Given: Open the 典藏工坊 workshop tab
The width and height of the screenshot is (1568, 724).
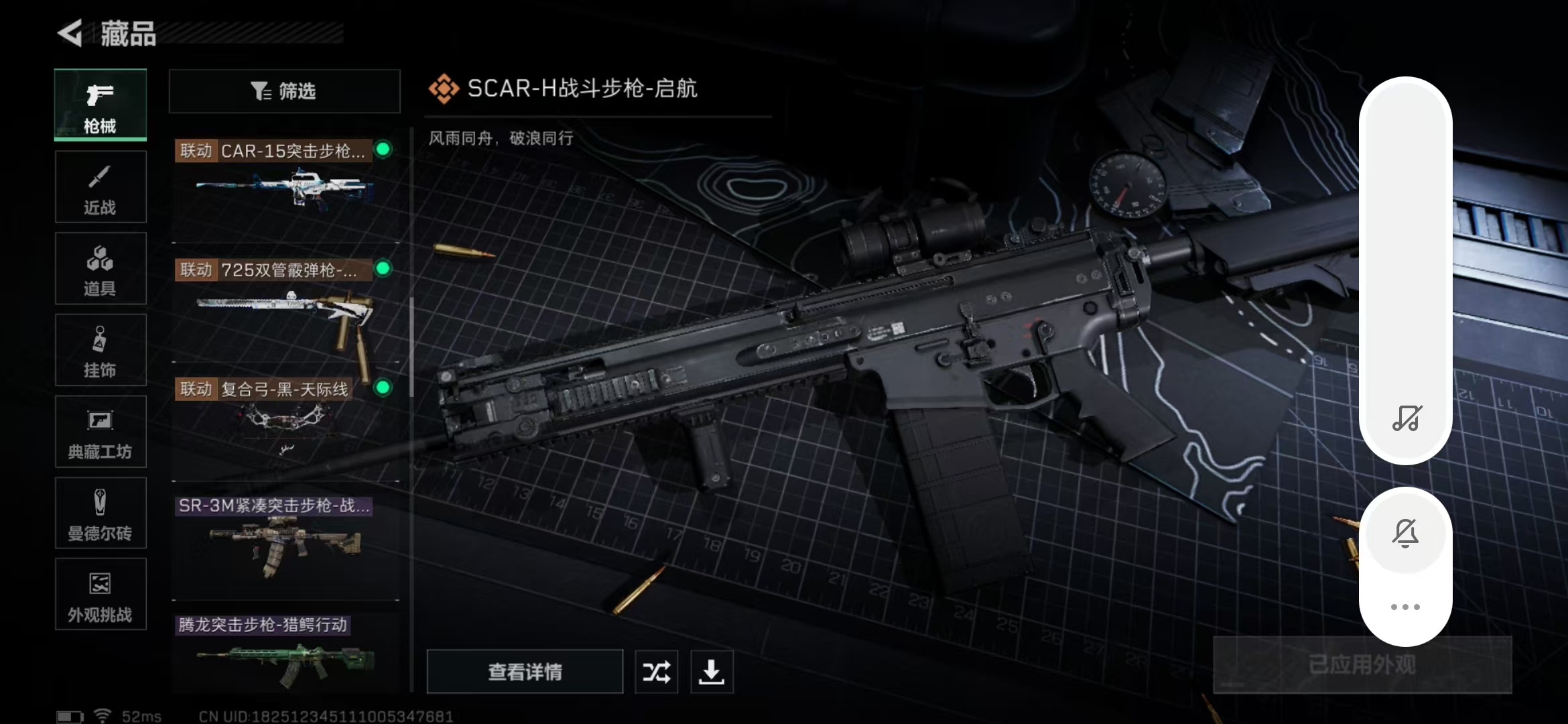Looking at the screenshot, I should tap(101, 432).
